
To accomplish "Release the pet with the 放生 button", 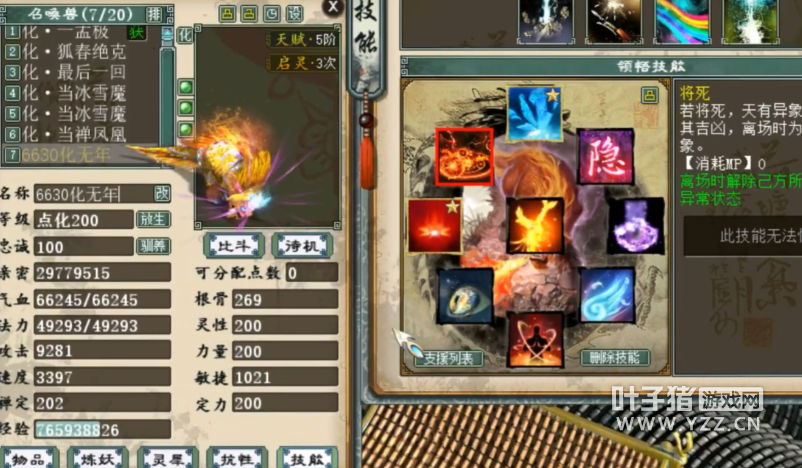I will 153,219.
